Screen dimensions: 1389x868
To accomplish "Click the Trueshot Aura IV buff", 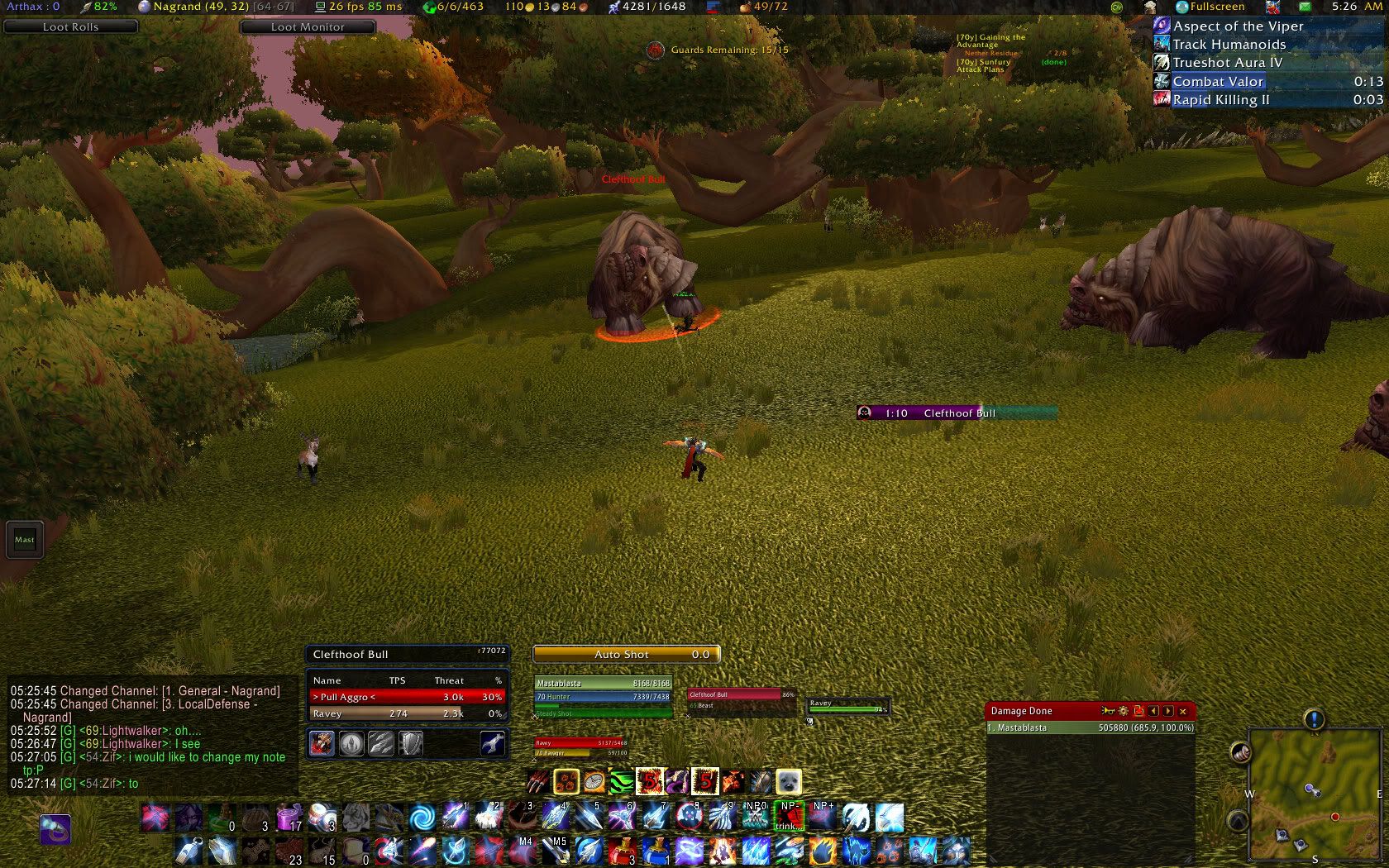I will [x=1227, y=63].
